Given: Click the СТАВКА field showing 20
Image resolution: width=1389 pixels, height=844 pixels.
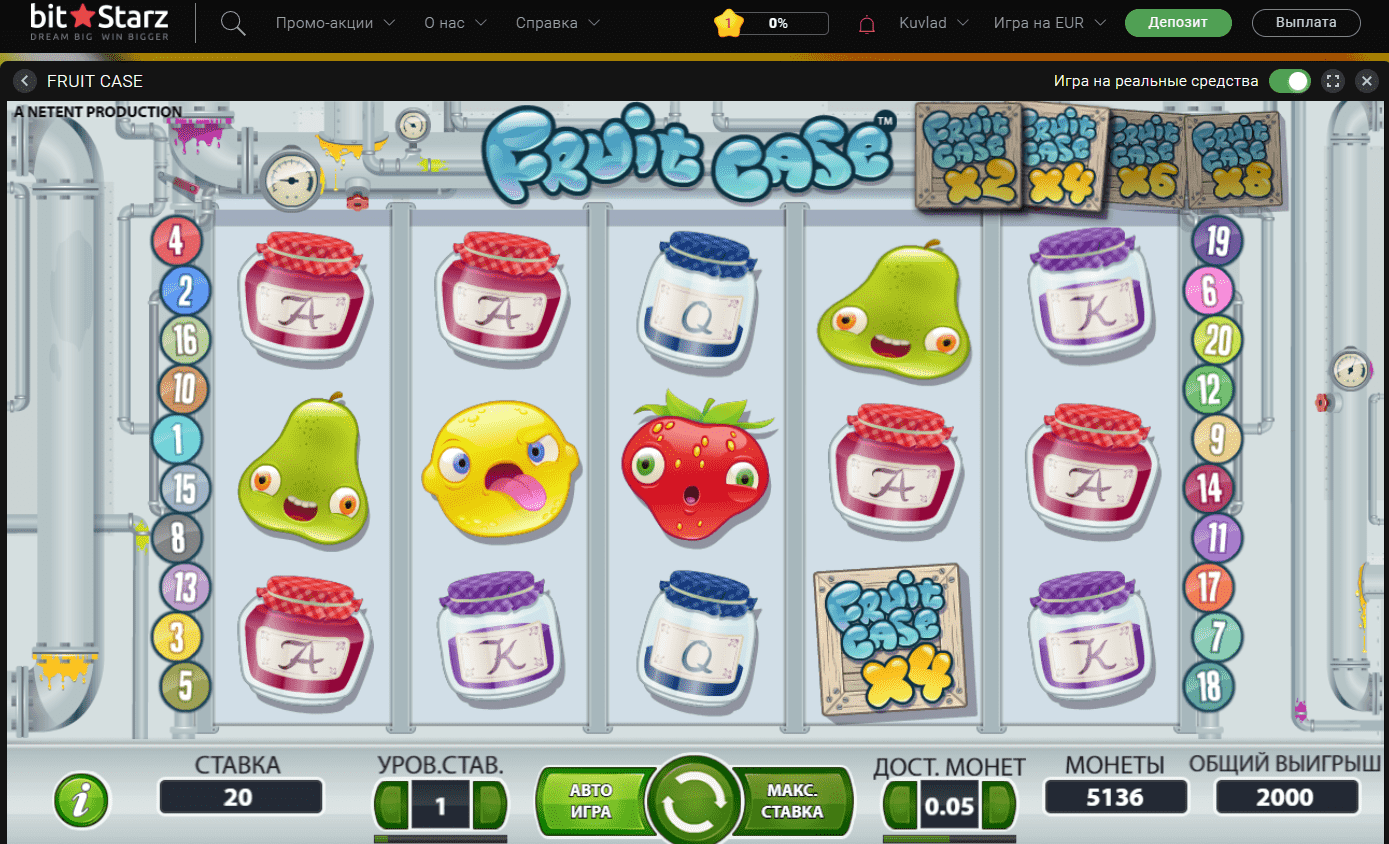Looking at the screenshot, I should [240, 797].
